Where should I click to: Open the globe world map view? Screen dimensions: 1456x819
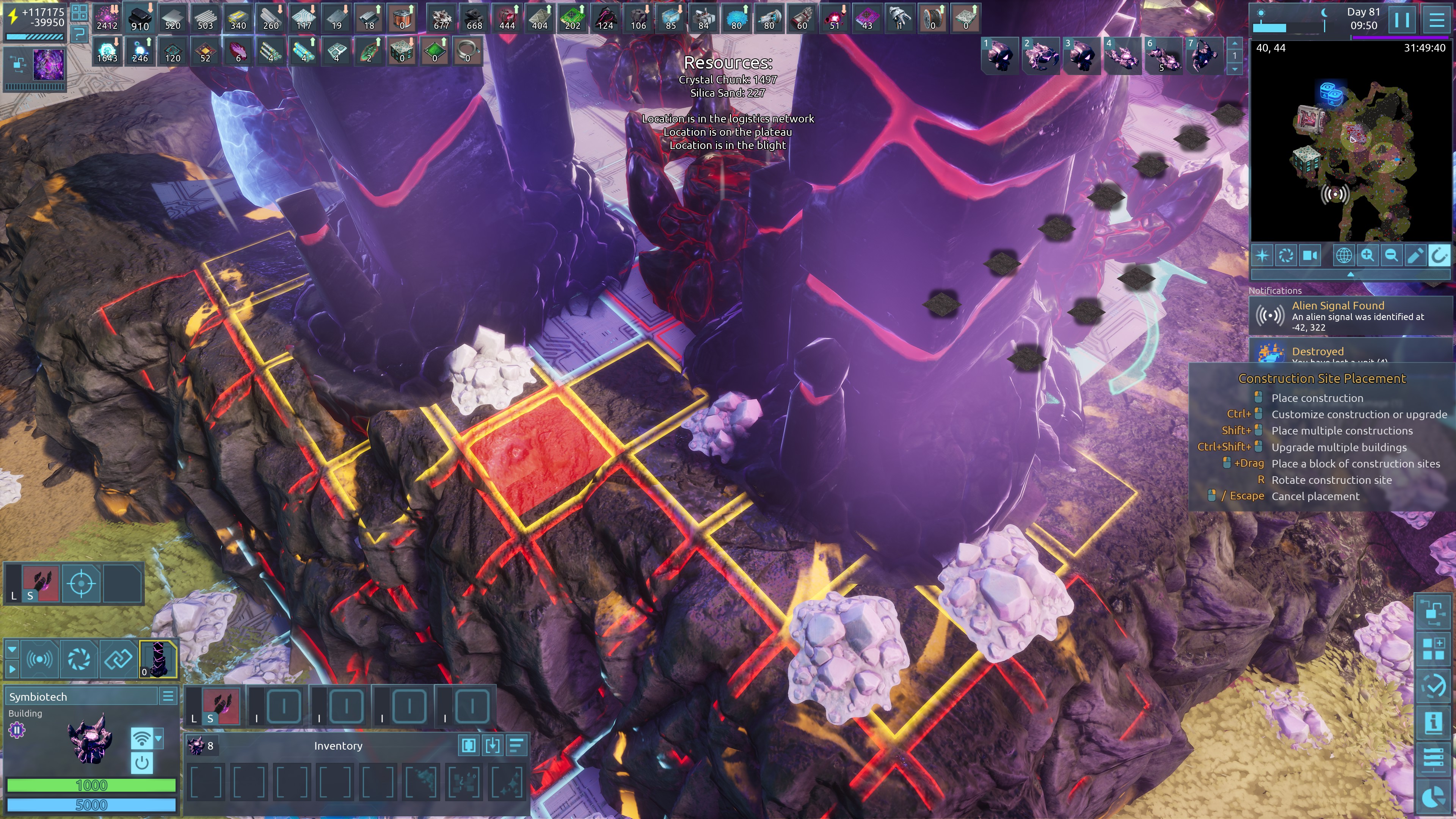pos(1343,256)
